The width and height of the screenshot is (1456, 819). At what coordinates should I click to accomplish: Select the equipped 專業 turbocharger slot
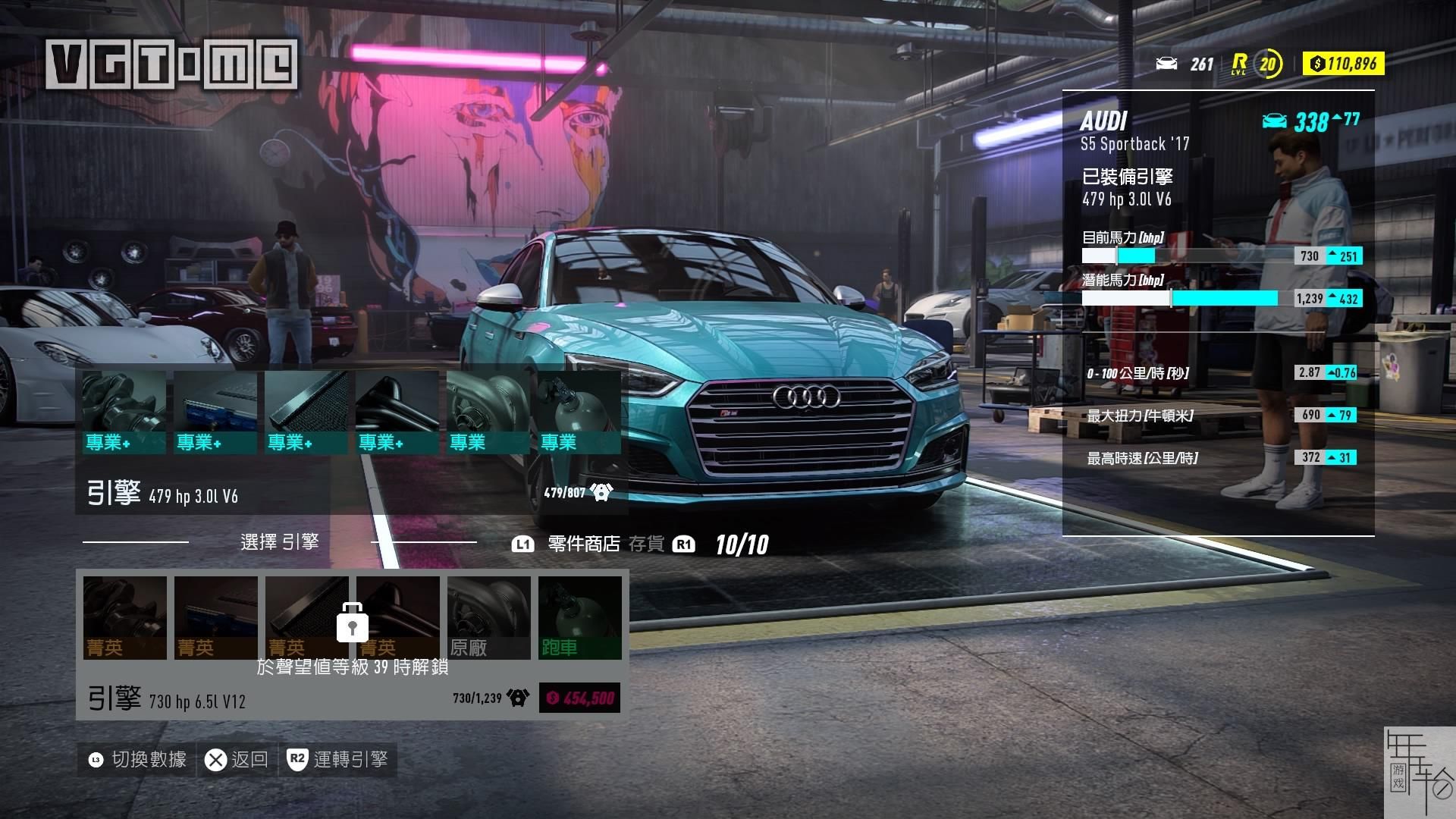point(488,413)
